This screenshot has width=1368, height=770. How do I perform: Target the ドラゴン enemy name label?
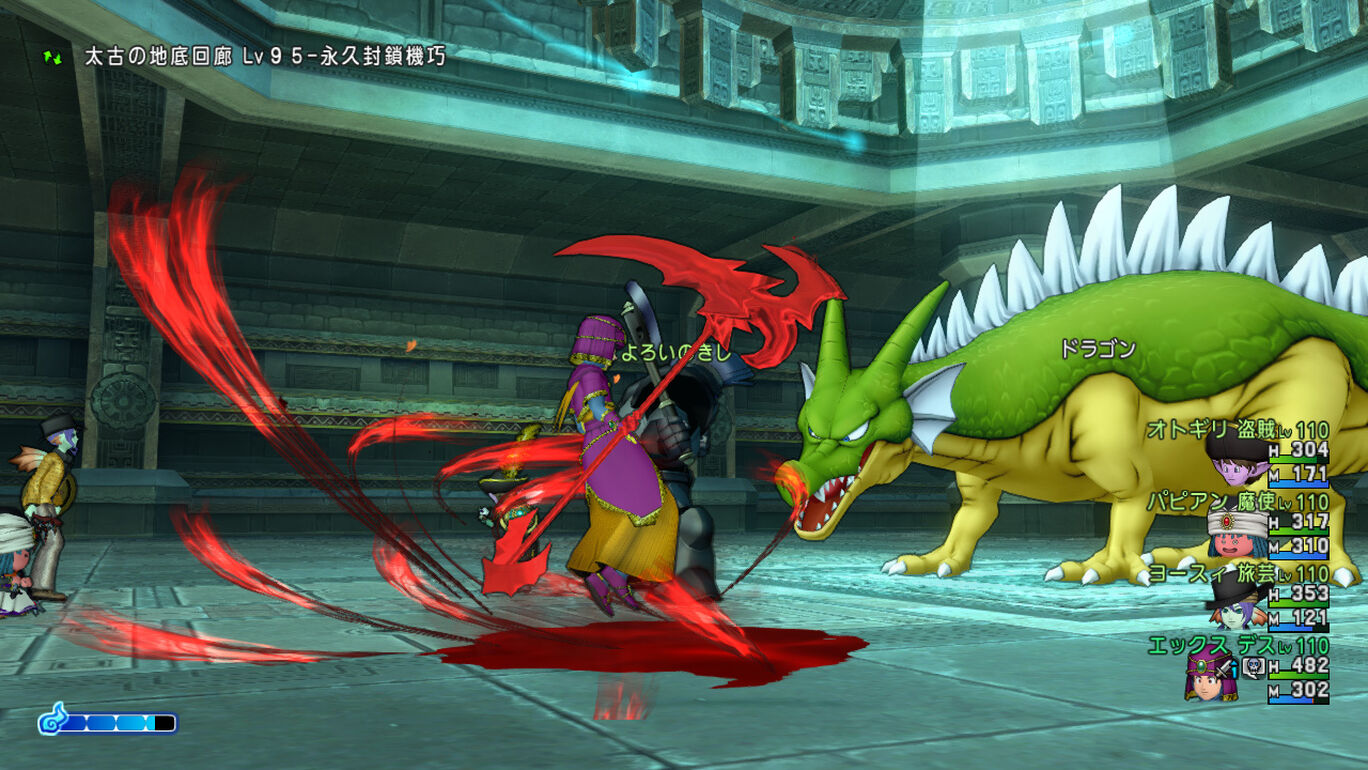(x=1097, y=349)
